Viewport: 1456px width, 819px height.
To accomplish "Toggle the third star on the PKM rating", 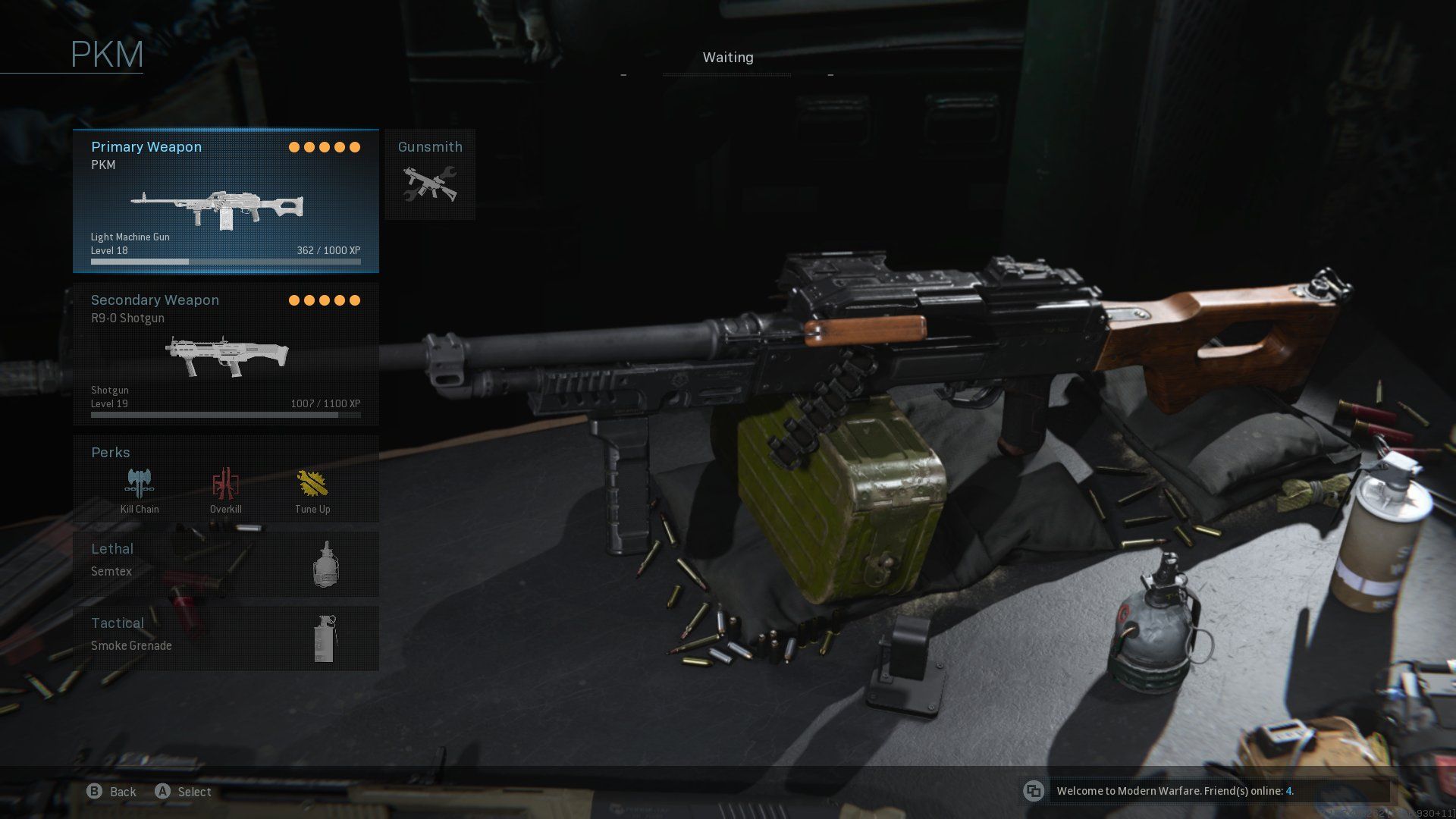I will 325,146.
